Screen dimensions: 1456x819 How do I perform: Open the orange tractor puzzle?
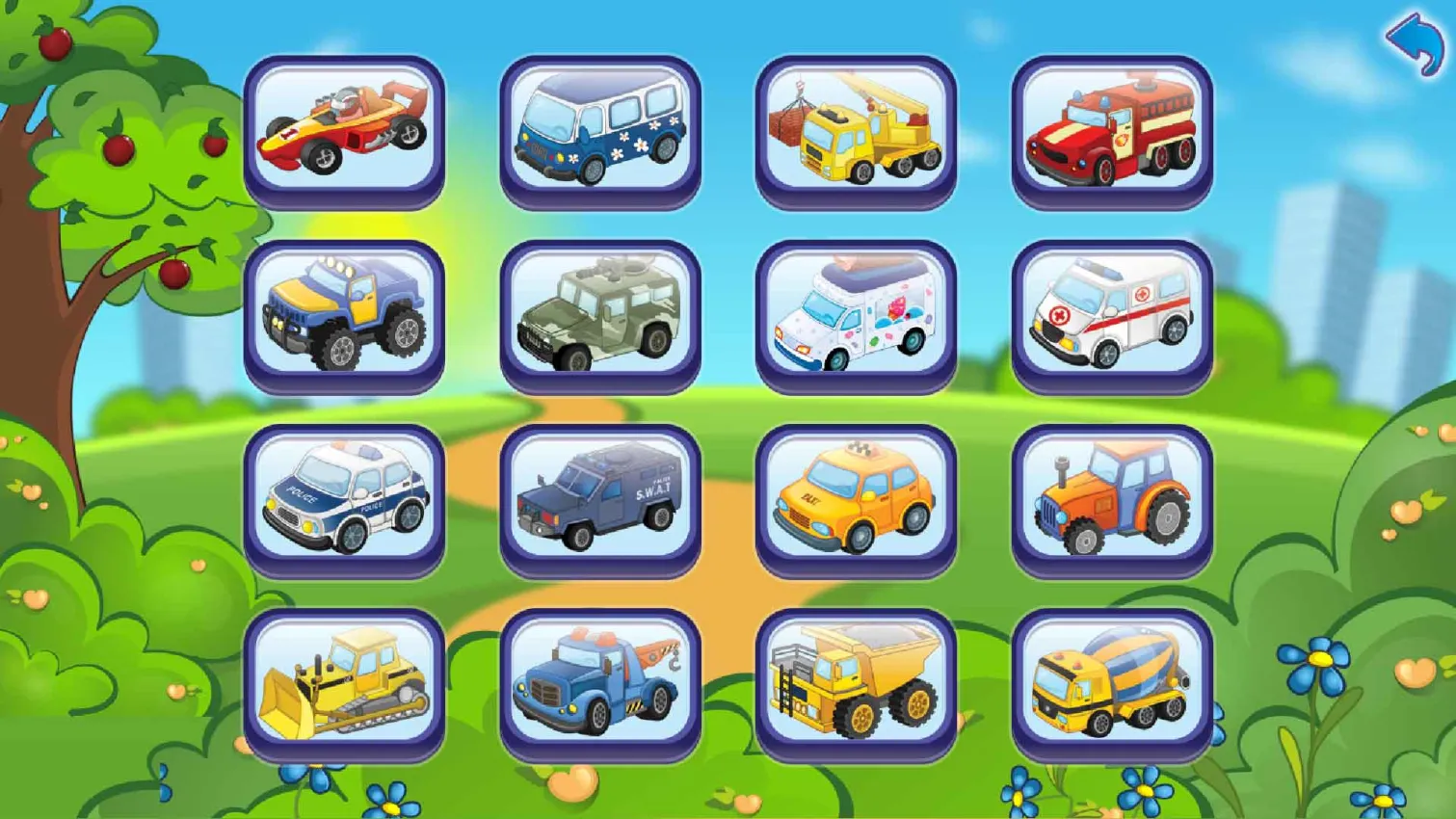[1113, 501]
